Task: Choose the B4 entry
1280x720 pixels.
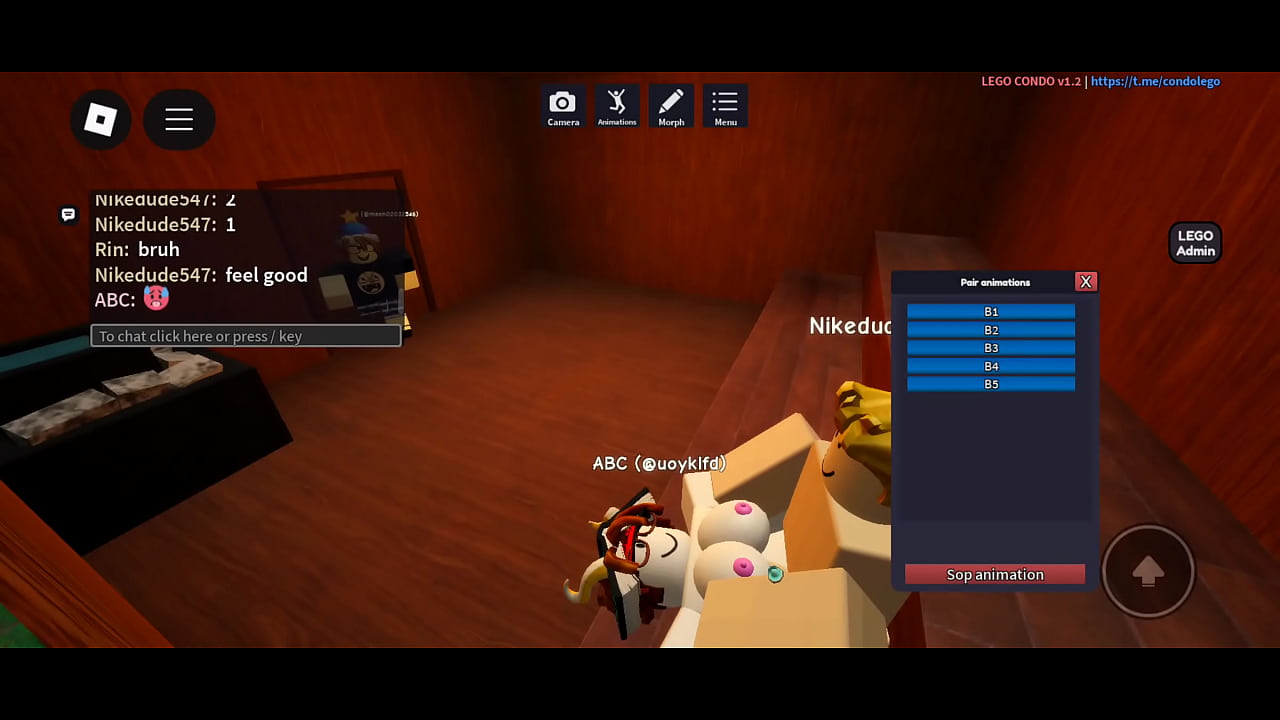Action: (x=991, y=366)
